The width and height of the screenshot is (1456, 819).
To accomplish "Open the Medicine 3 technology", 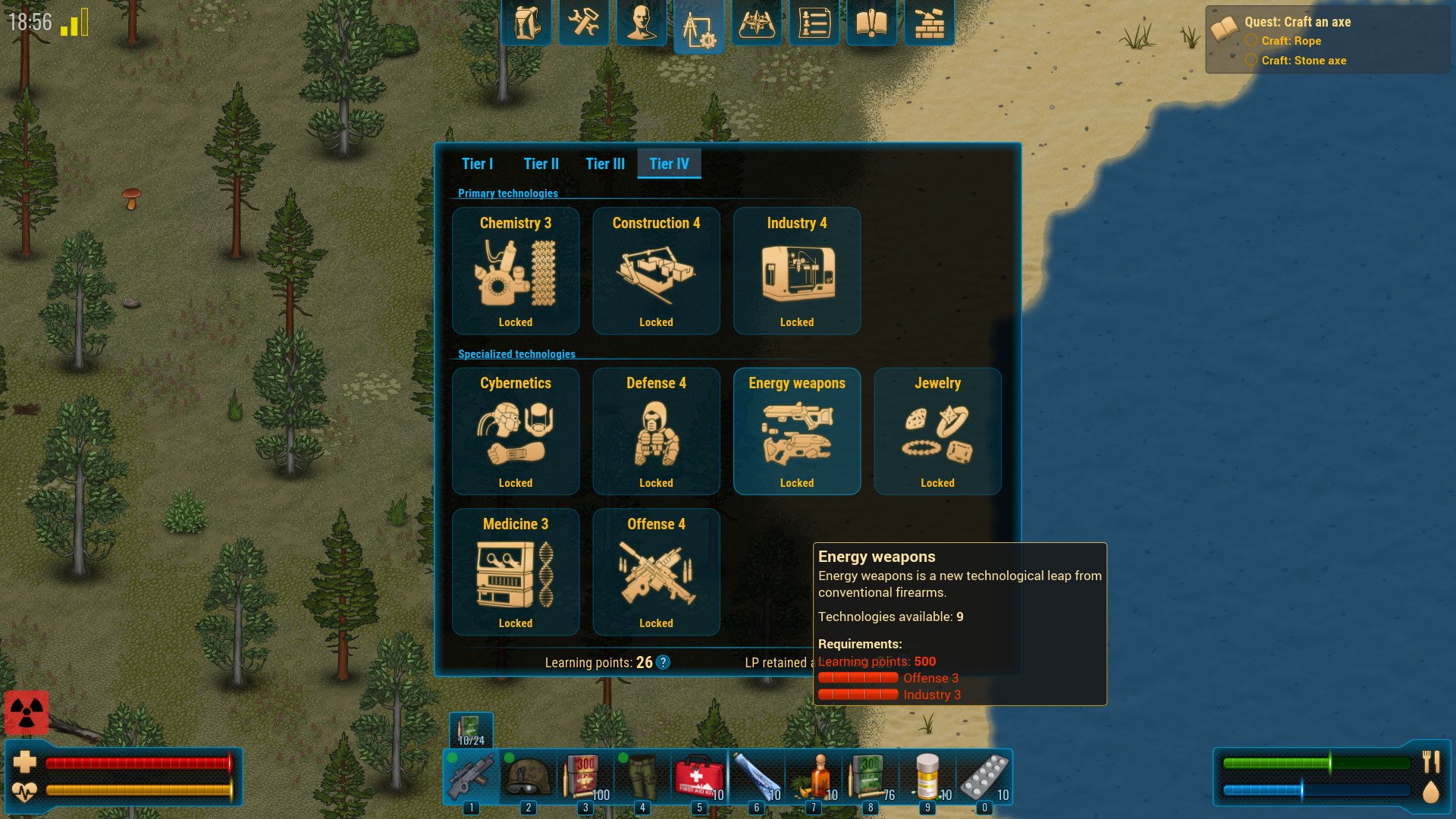I will pos(516,572).
